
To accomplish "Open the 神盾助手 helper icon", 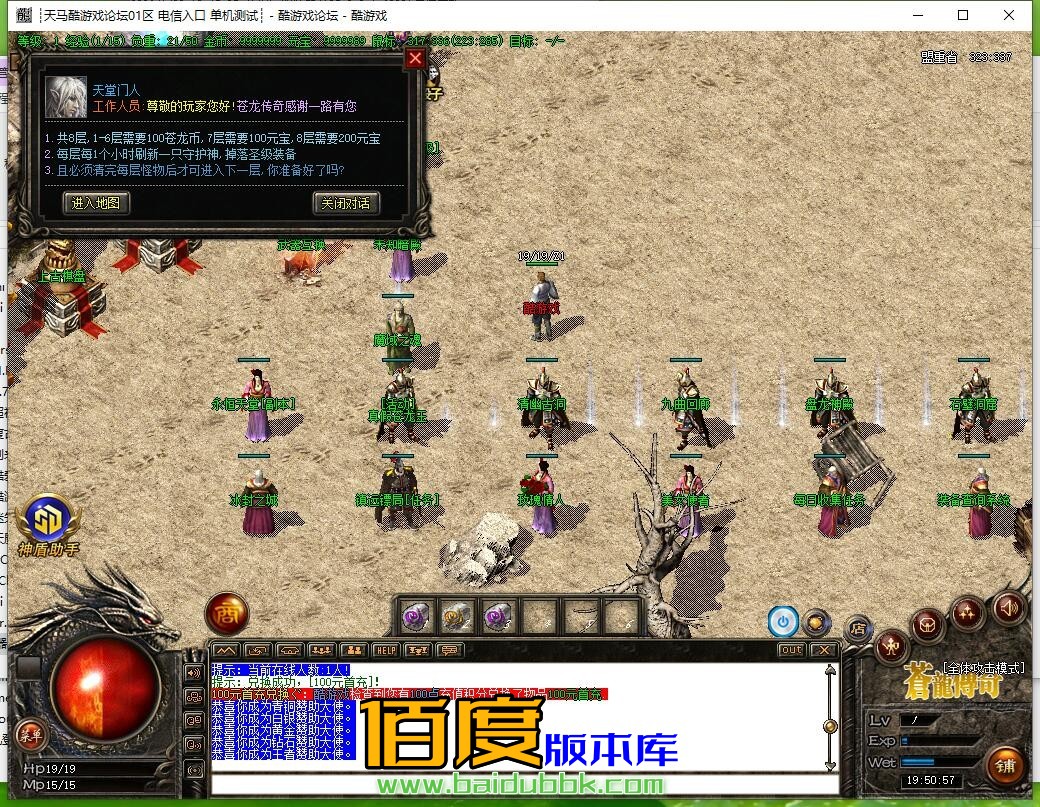I will 47,519.
